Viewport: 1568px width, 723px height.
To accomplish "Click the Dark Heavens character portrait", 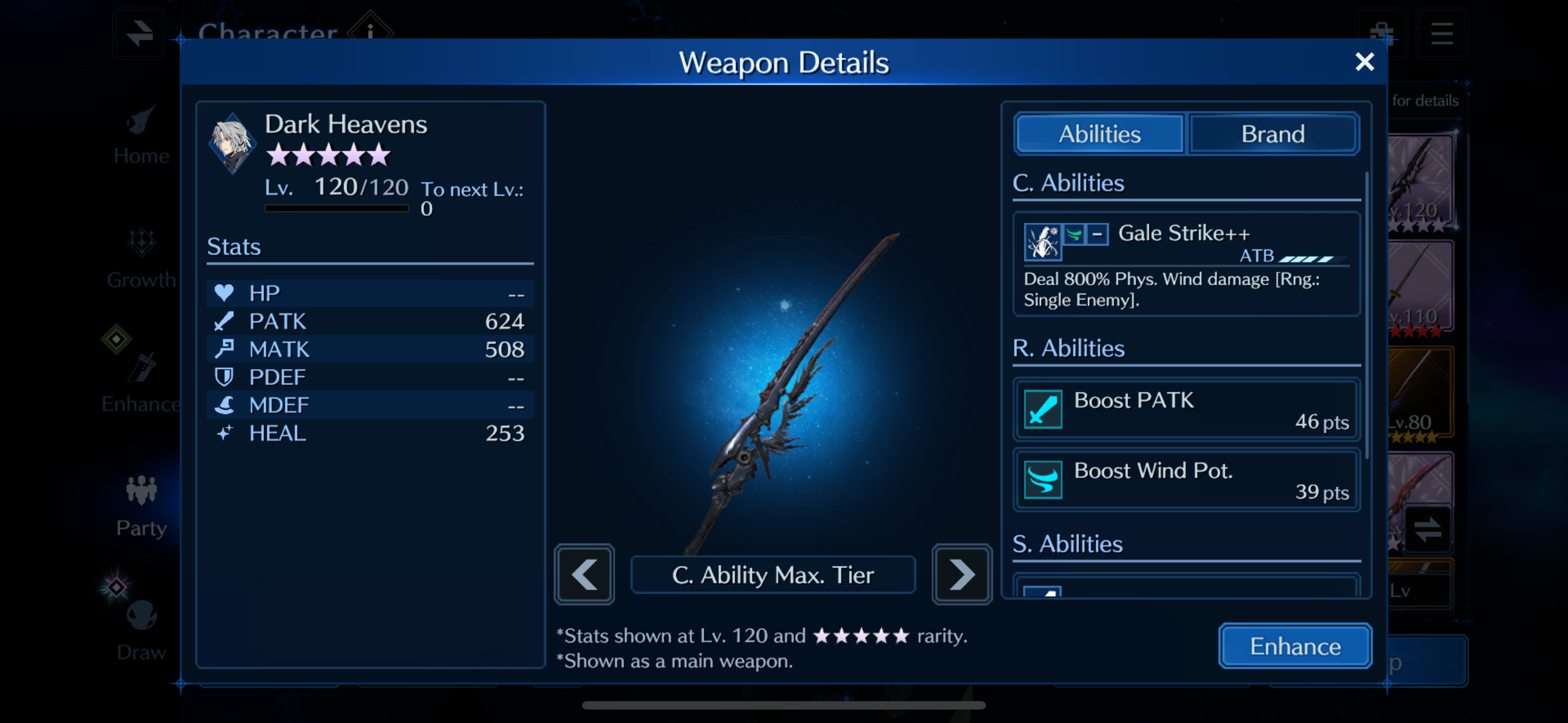I will click(232, 143).
